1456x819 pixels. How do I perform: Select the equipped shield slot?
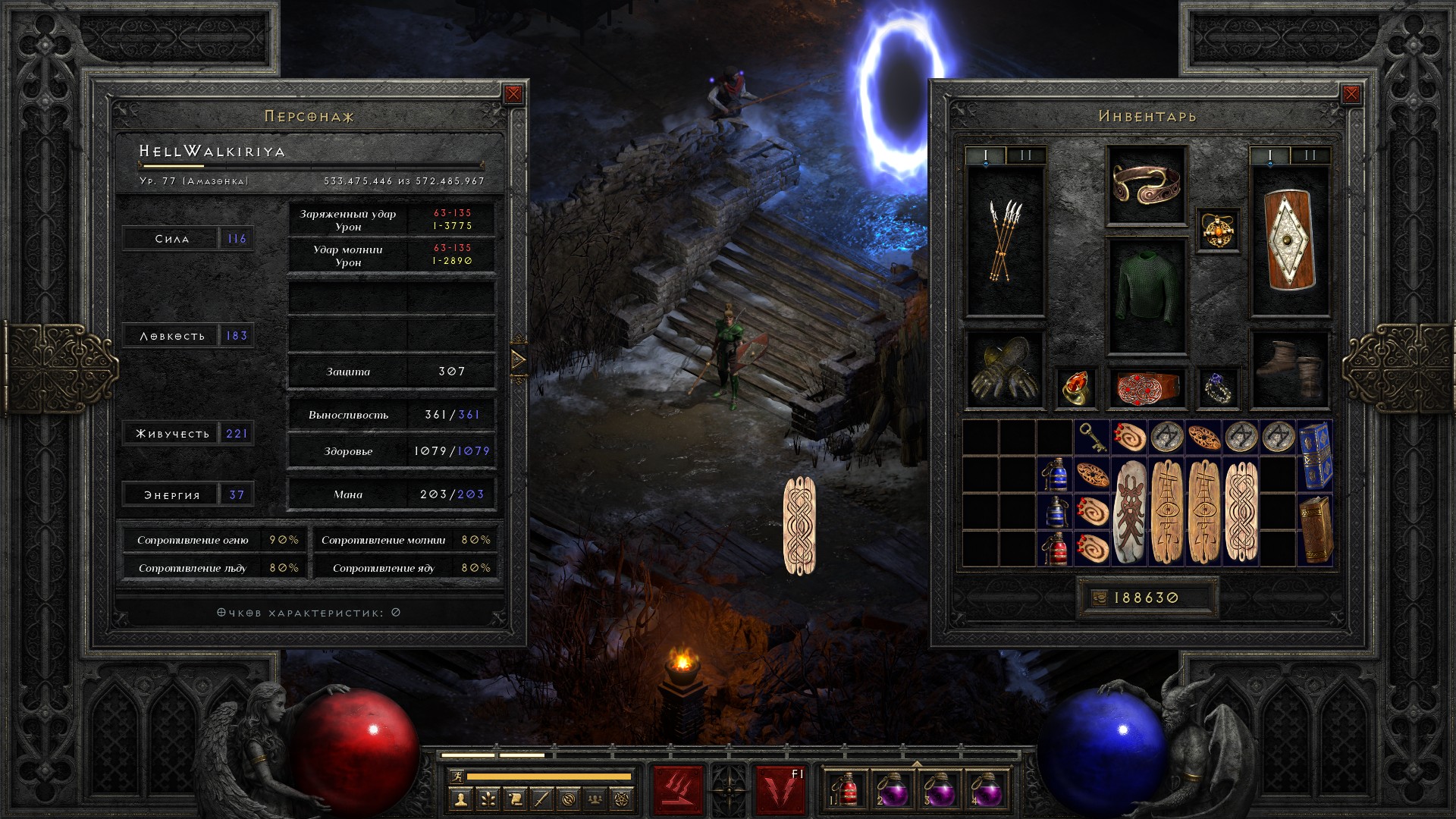1289,241
